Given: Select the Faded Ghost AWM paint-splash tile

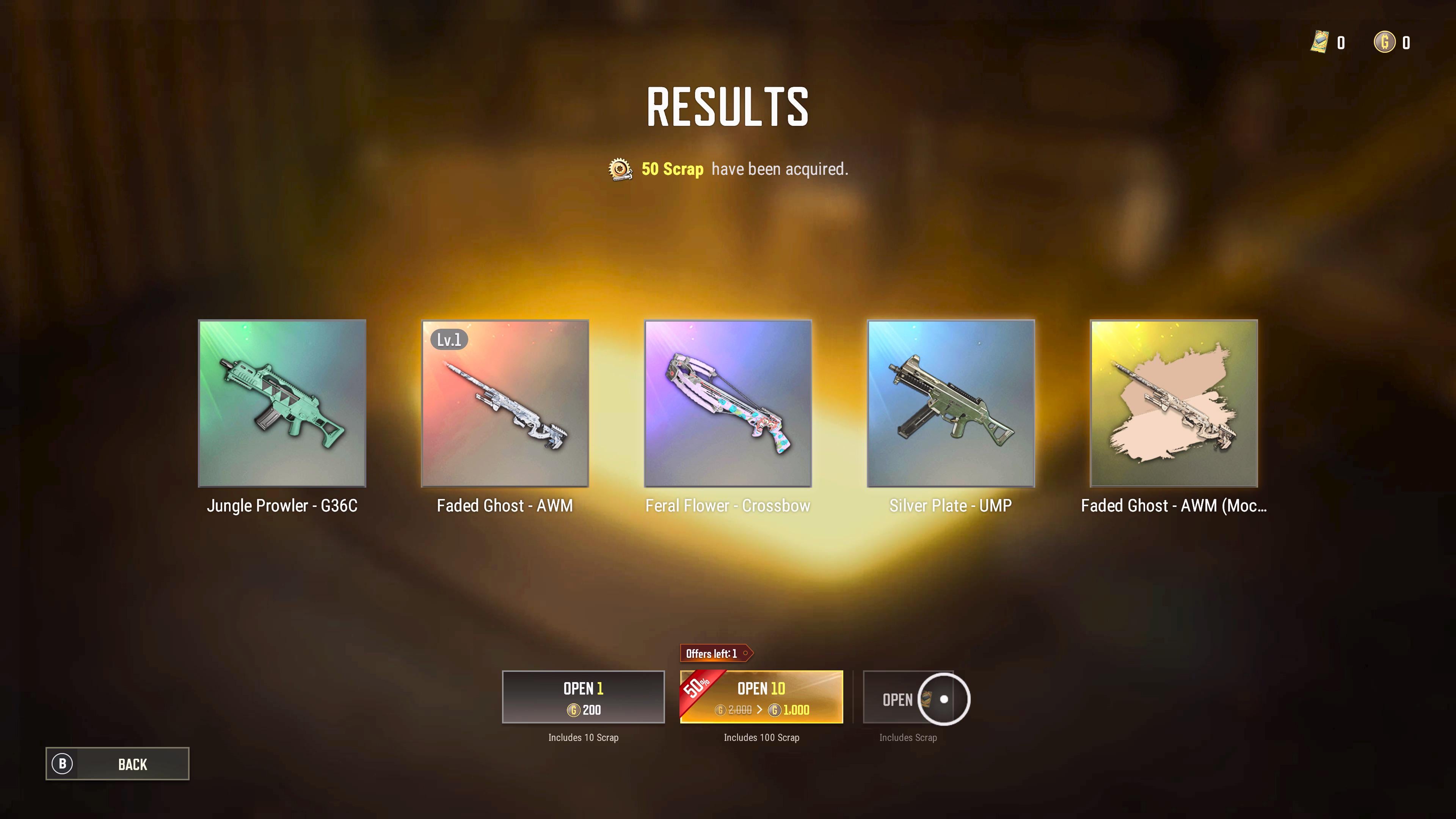Looking at the screenshot, I should (x=1174, y=403).
